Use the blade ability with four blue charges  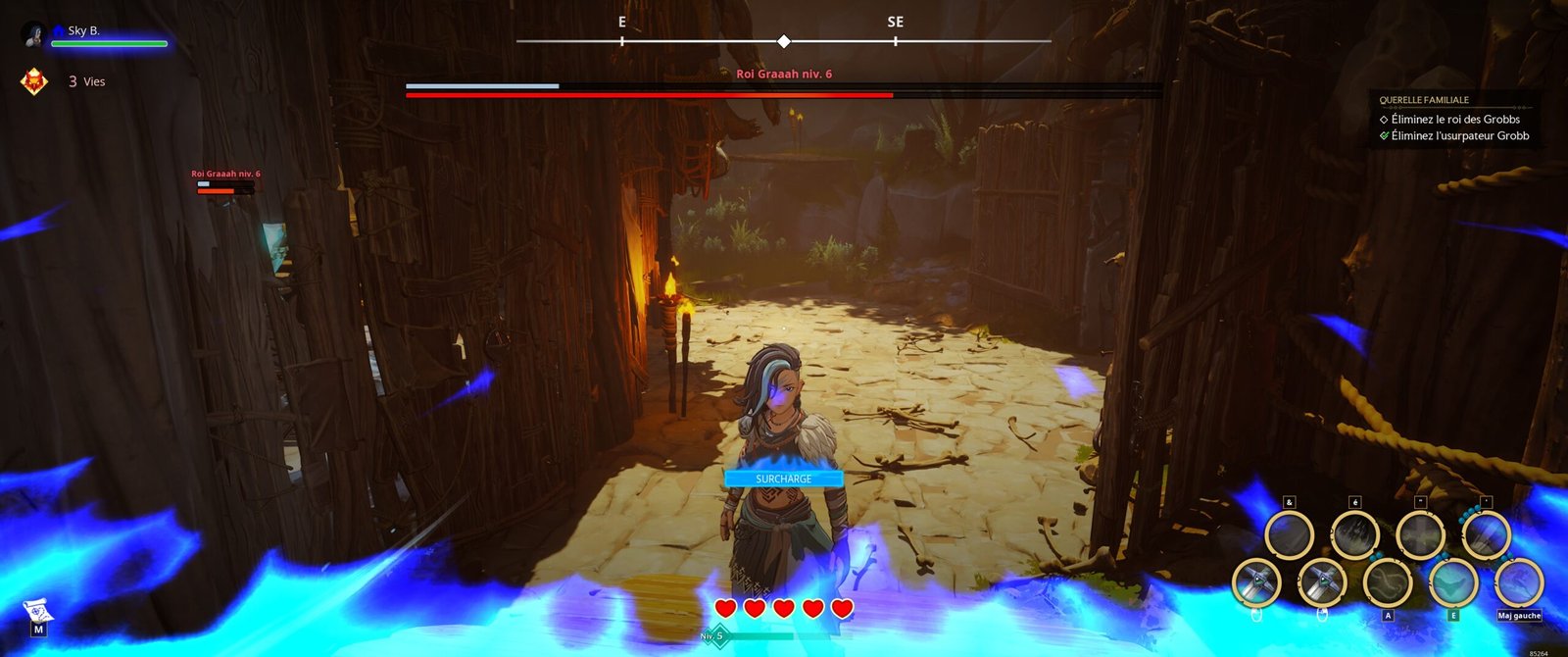(x=1486, y=535)
